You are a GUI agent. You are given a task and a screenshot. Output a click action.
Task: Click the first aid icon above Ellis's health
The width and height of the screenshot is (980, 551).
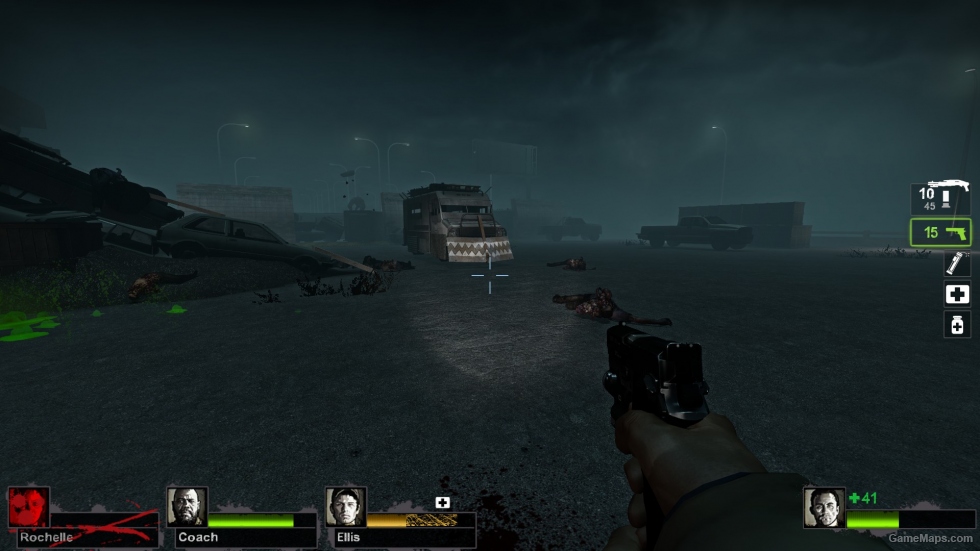pos(442,502)
